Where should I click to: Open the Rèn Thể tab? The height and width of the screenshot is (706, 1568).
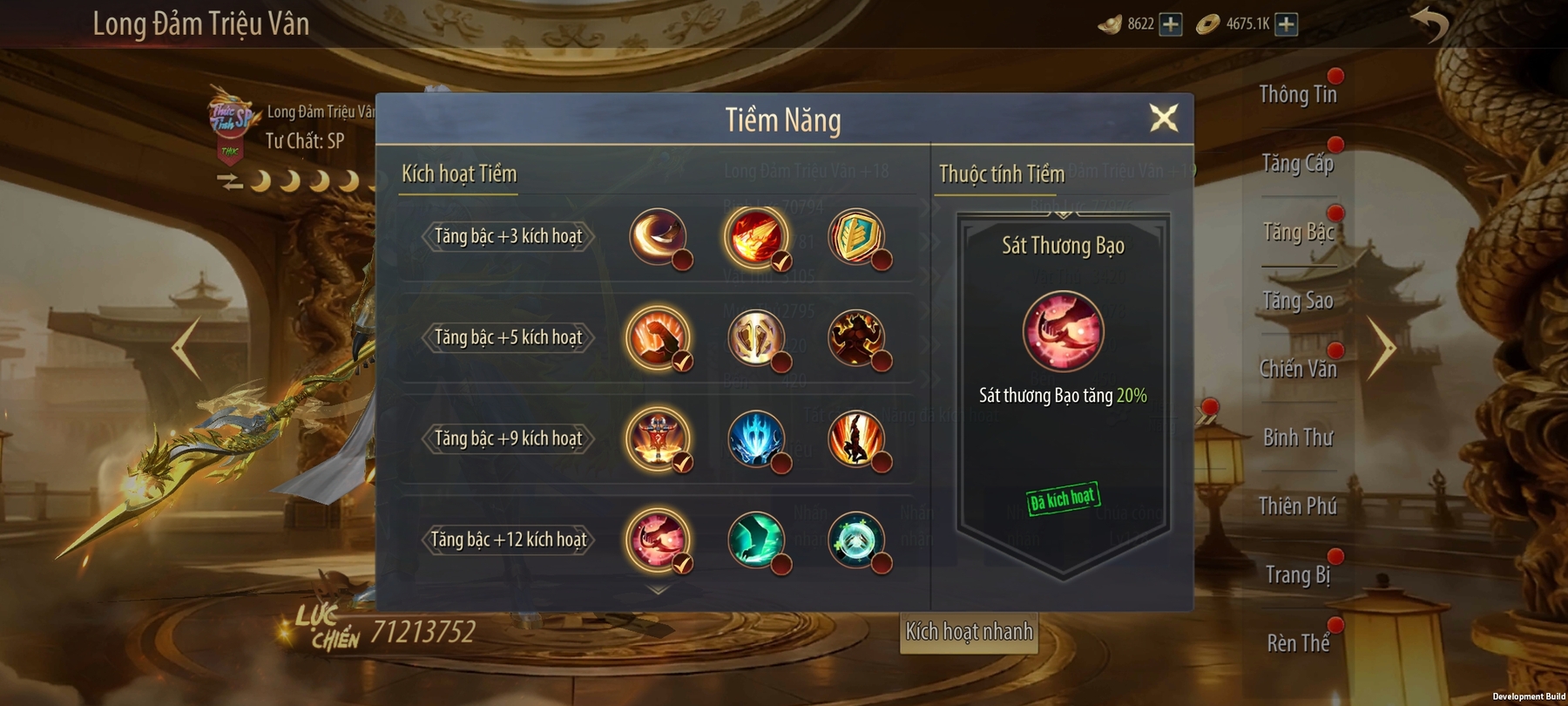[x=1297, y=644]
